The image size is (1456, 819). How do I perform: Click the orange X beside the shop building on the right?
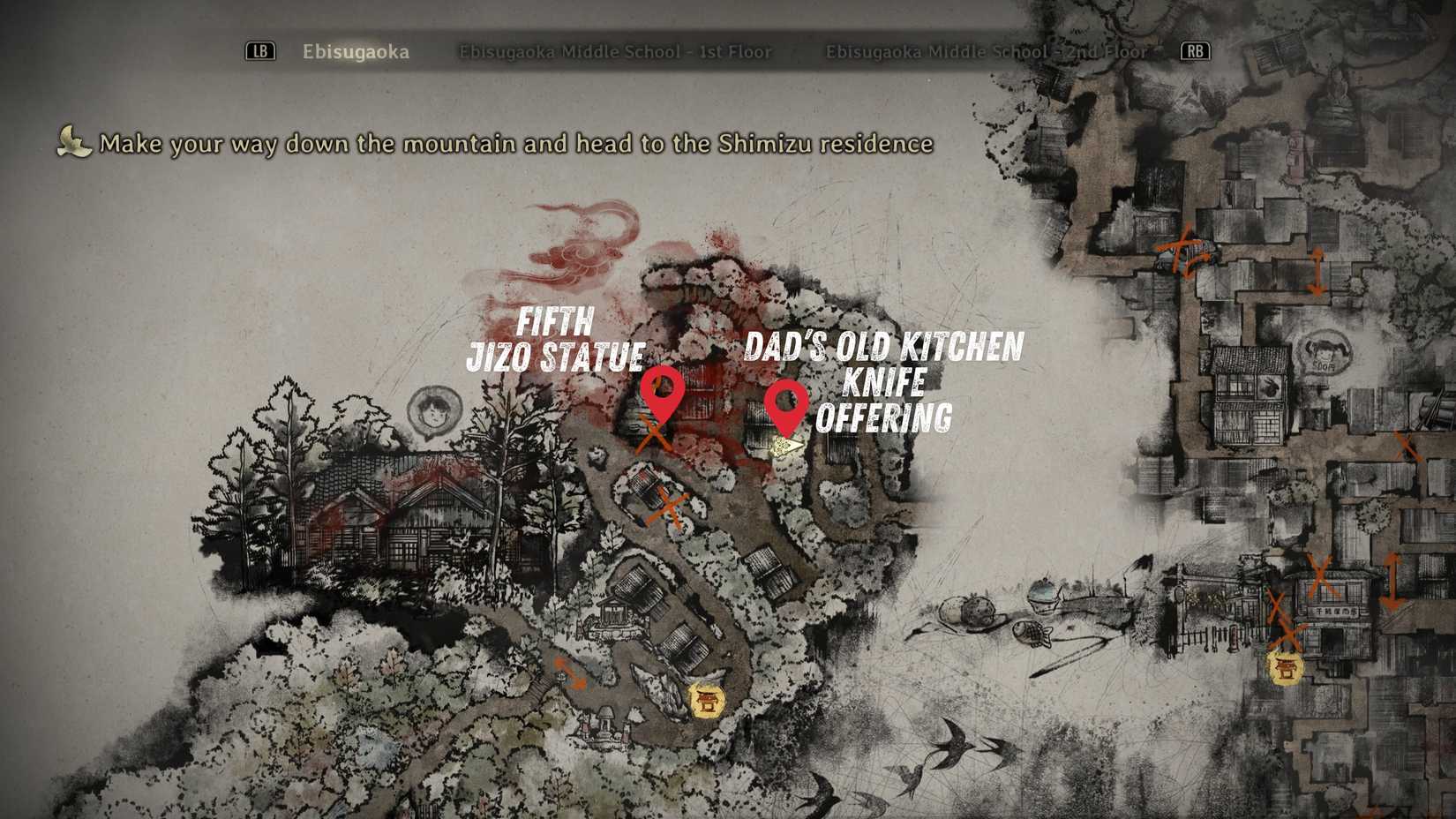click(1321, 575)
